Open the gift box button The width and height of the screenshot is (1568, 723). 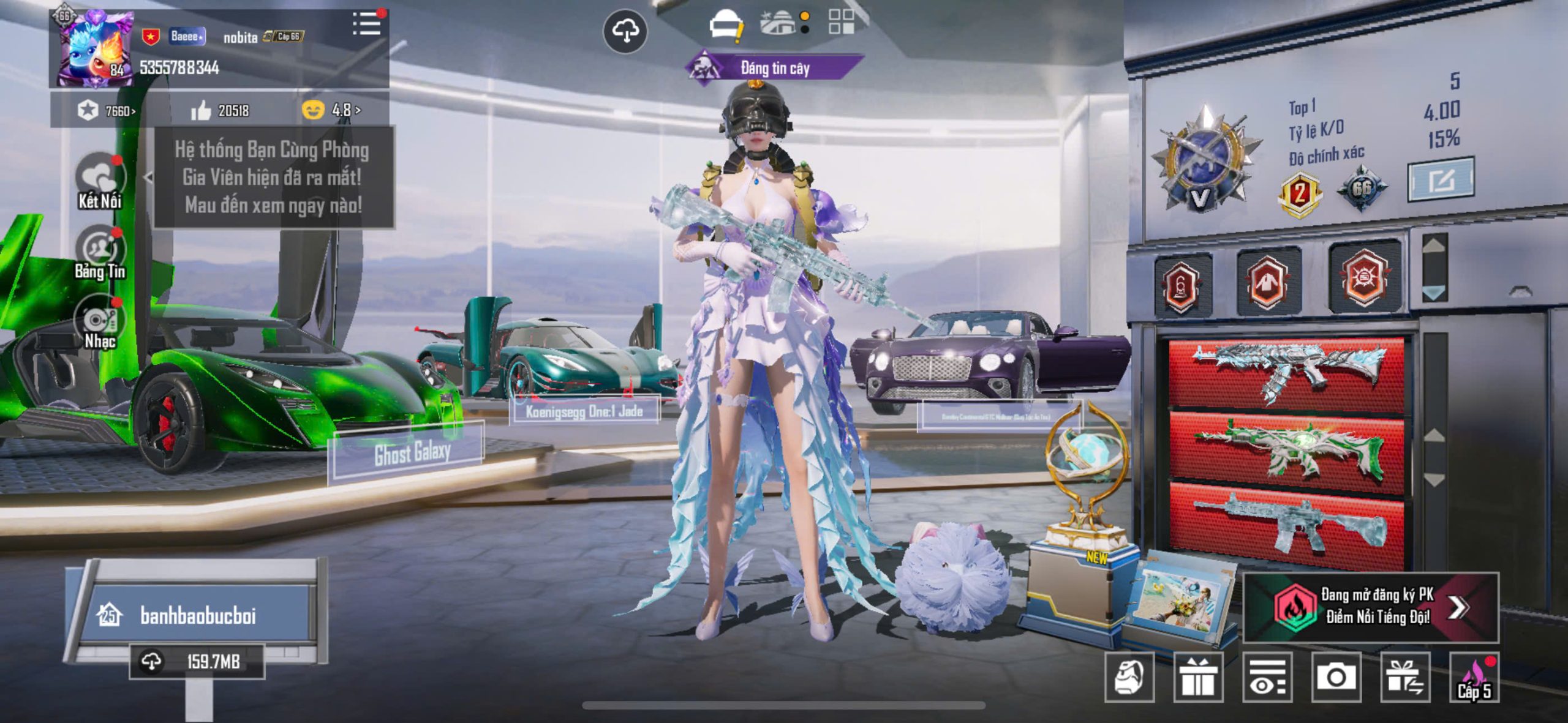coord(1198,677)
